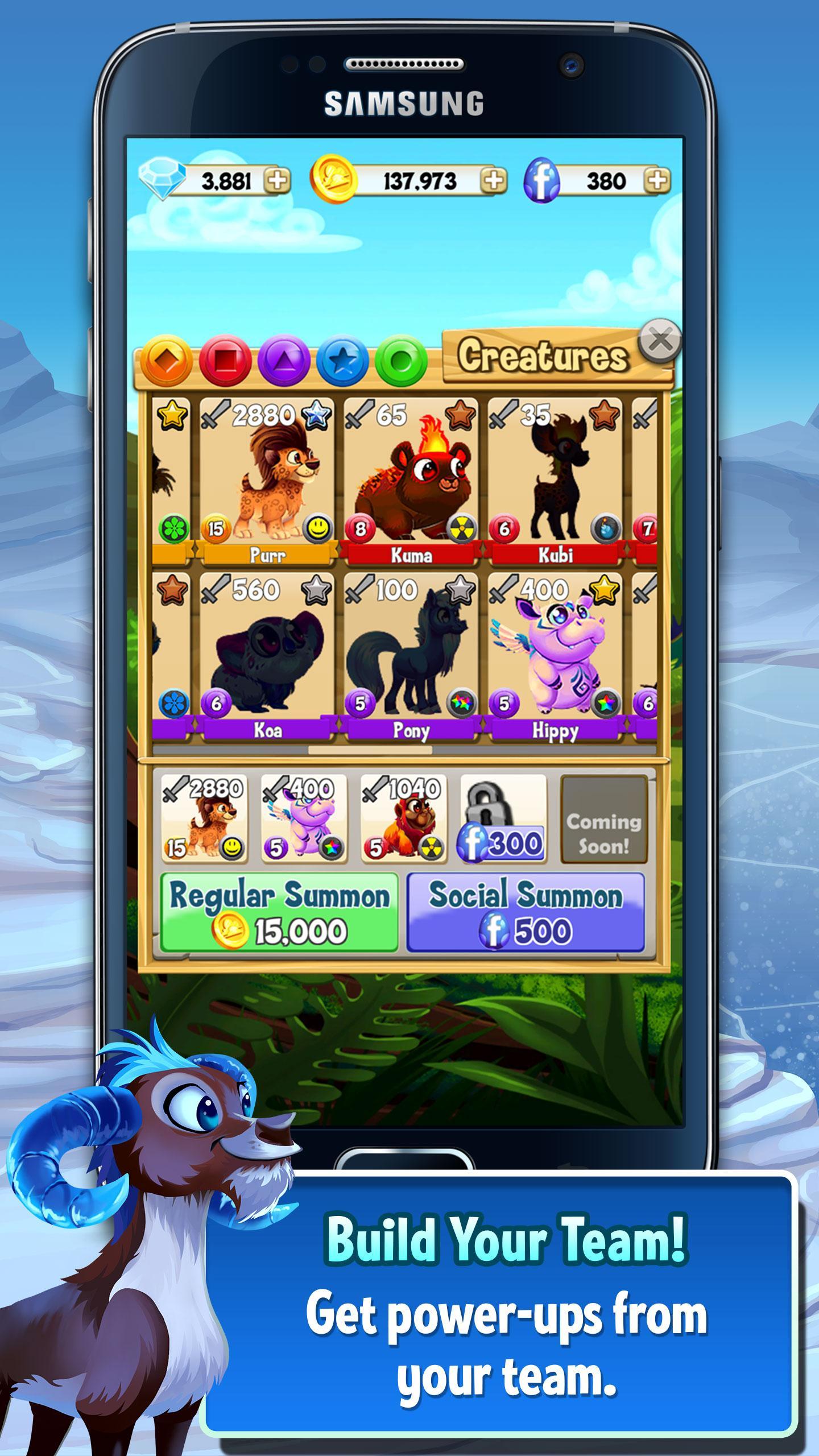Select the 1040-power bear team slot
Screen dimensions: 819x1456
click(404, 819)
